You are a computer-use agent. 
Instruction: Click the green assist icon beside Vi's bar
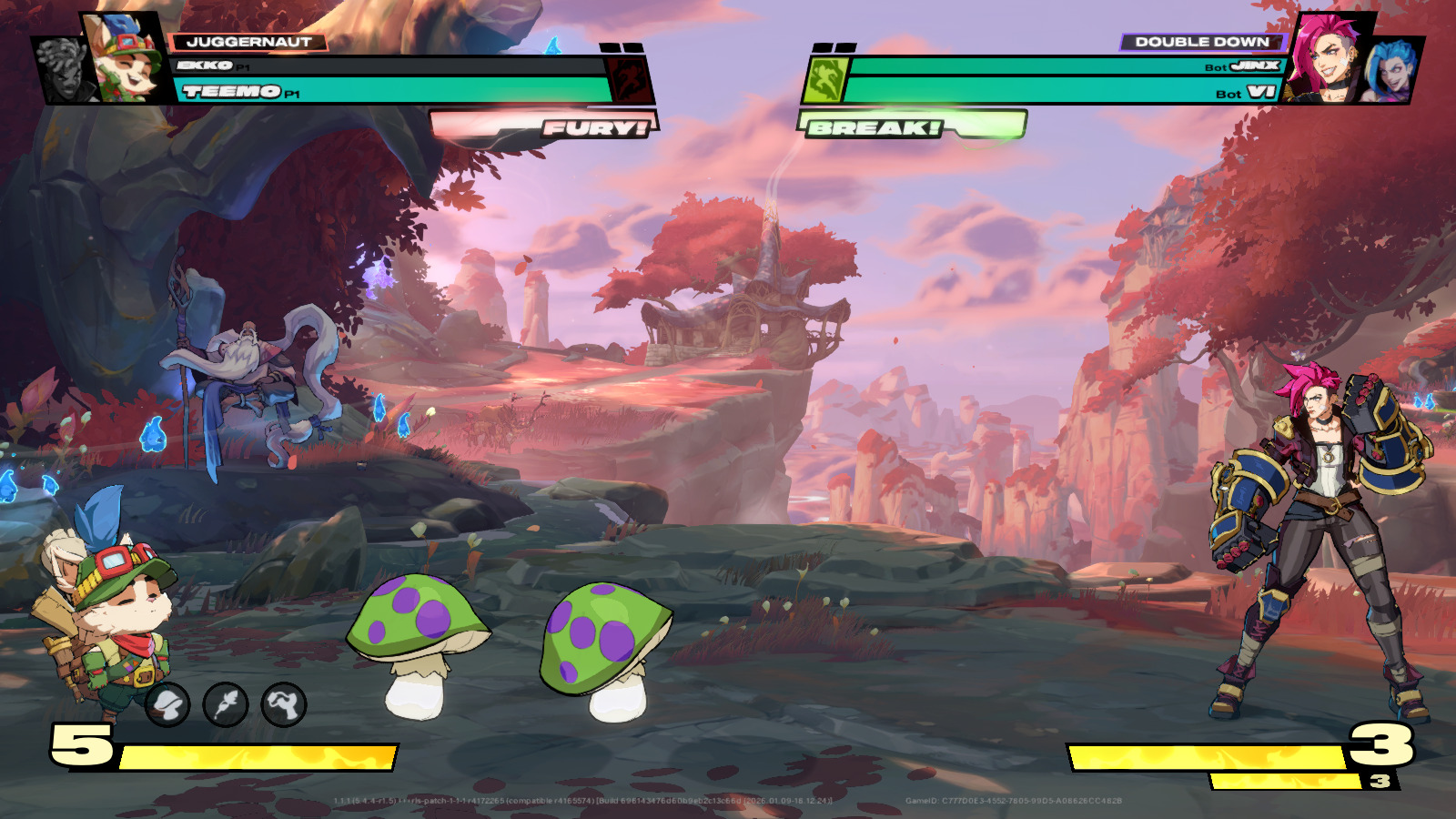point(825,79)
